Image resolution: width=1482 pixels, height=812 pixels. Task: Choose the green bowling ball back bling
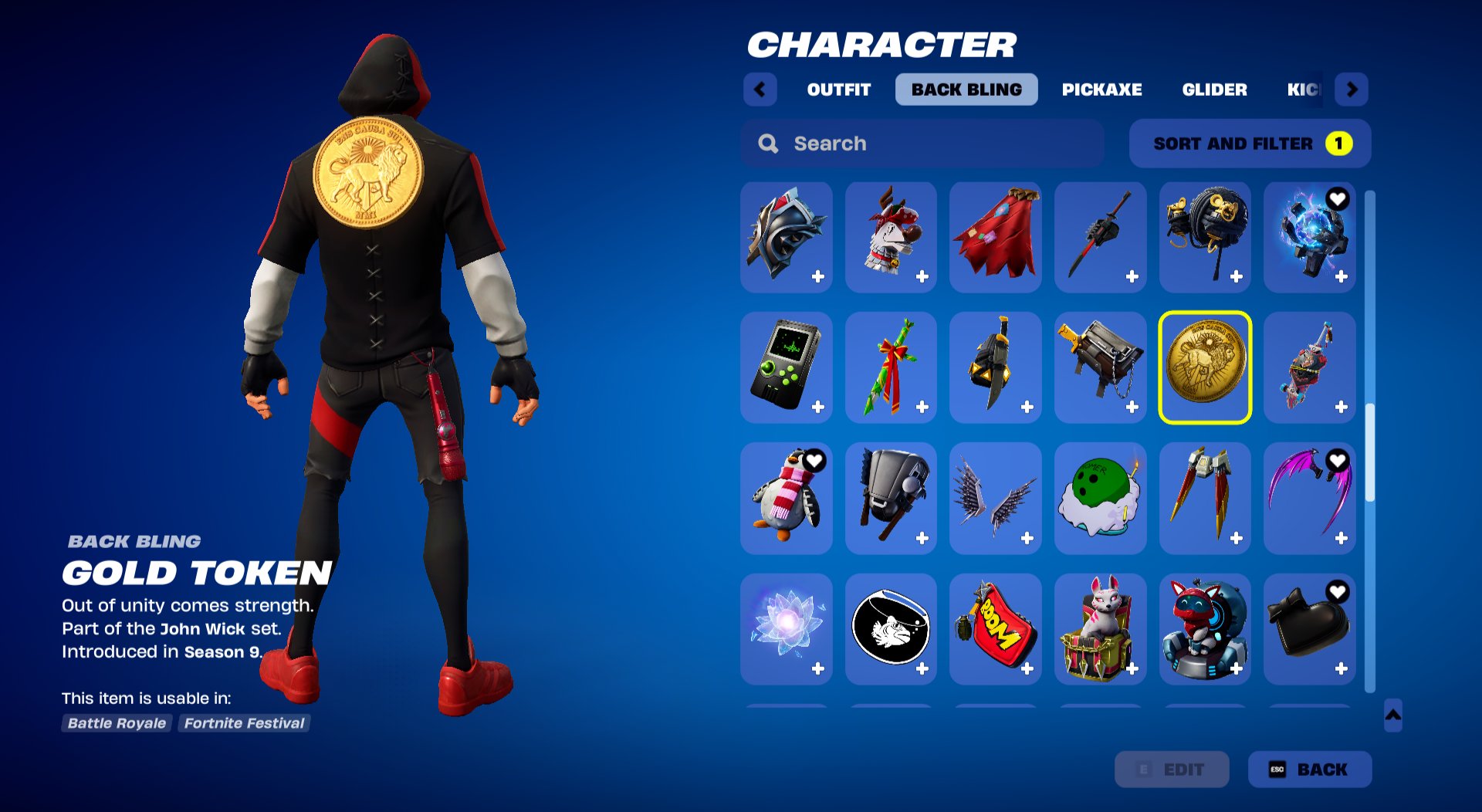point(1101,499)
